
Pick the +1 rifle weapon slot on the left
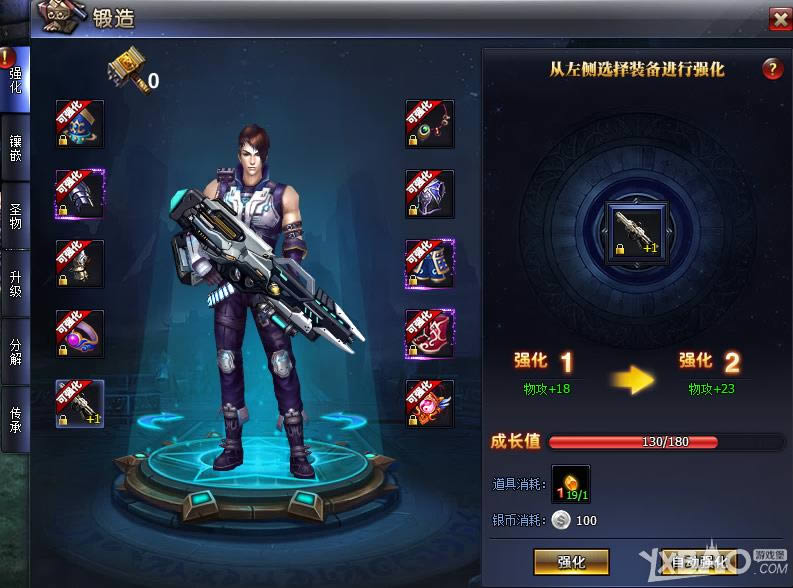coord(80,404)
